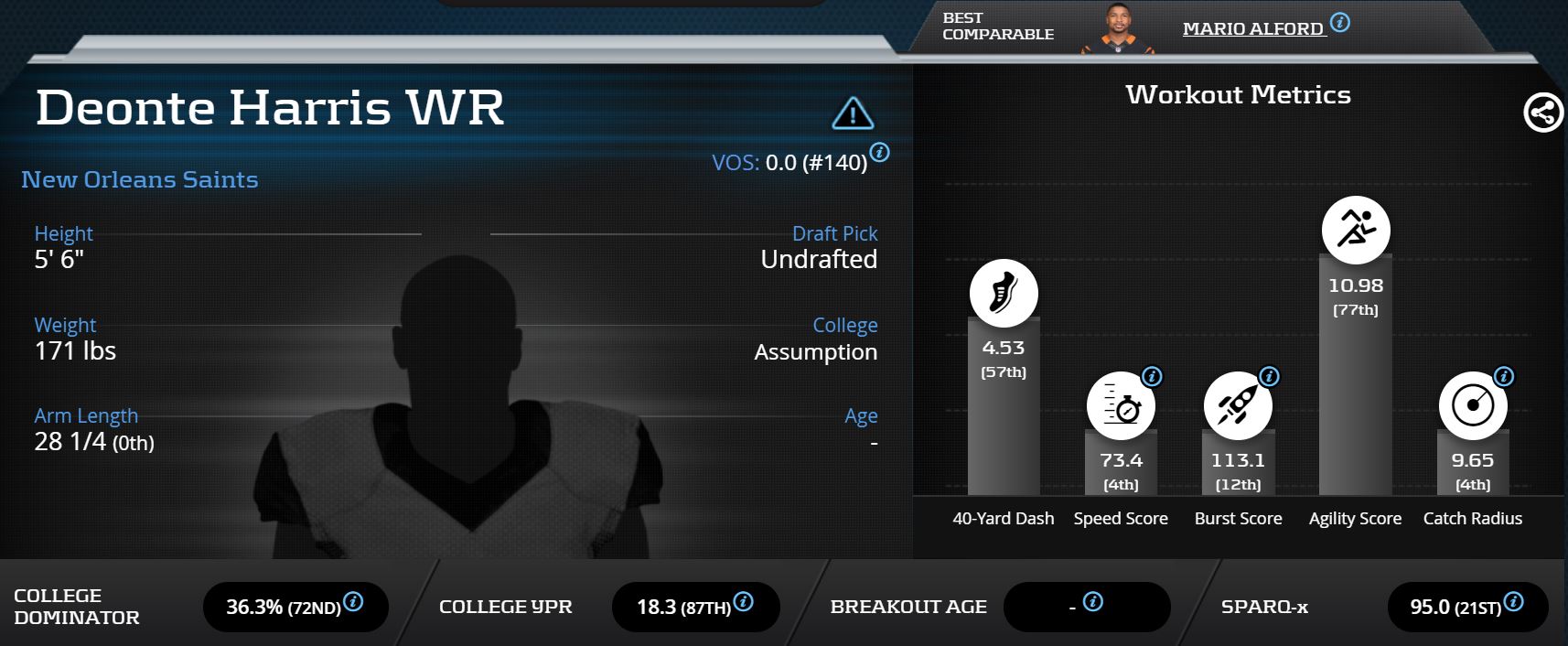This screenshot has width=1568, height=646.
Task: Click the New Orleans Saints team name
Action: click(x=140, y=179)
